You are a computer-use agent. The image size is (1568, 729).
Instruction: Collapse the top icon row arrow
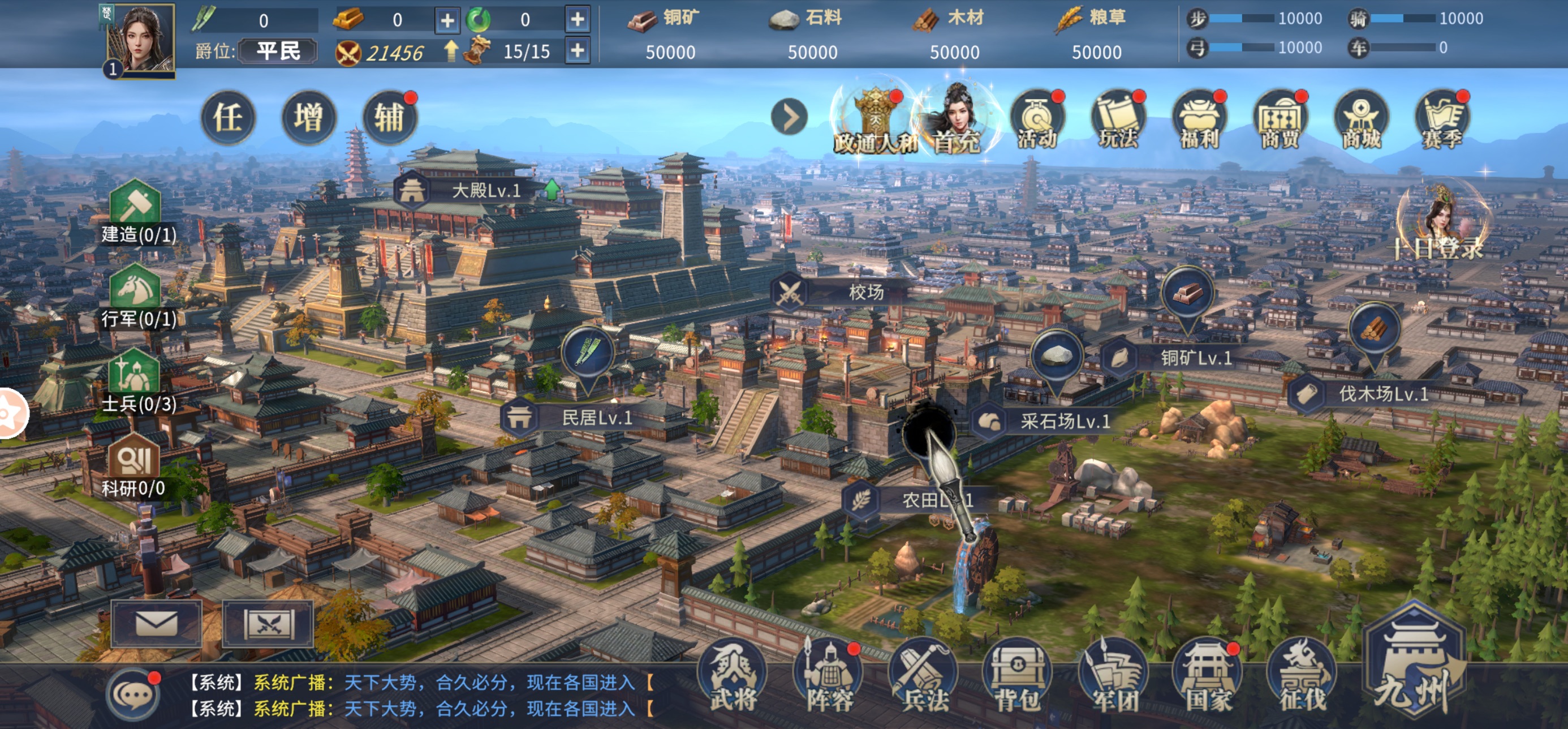(790, 118)
